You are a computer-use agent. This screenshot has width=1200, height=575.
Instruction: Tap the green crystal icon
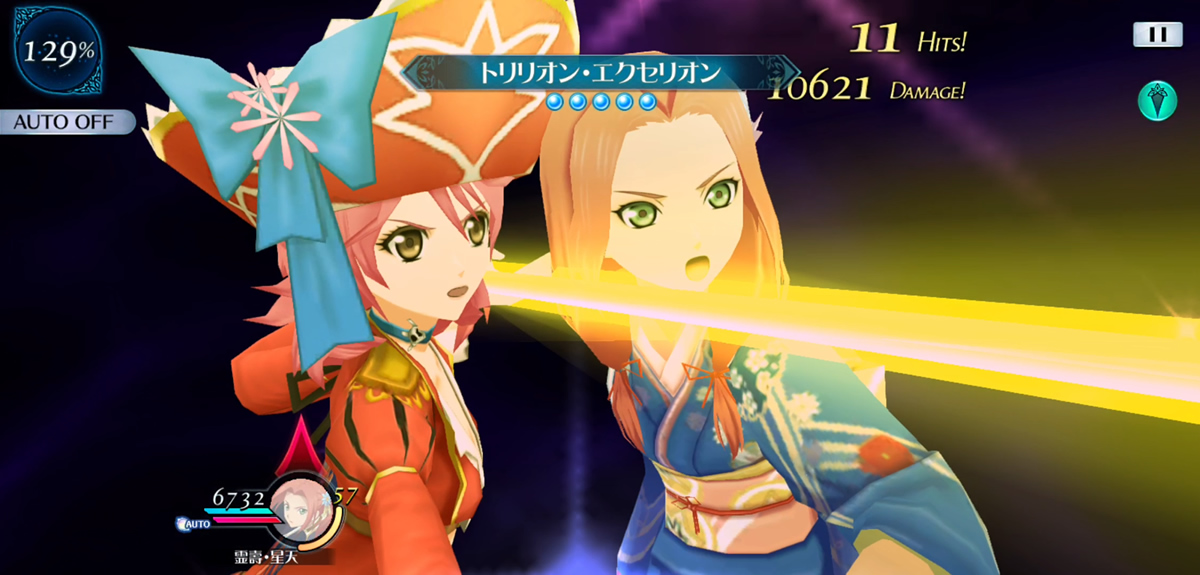click(1156, 101)
